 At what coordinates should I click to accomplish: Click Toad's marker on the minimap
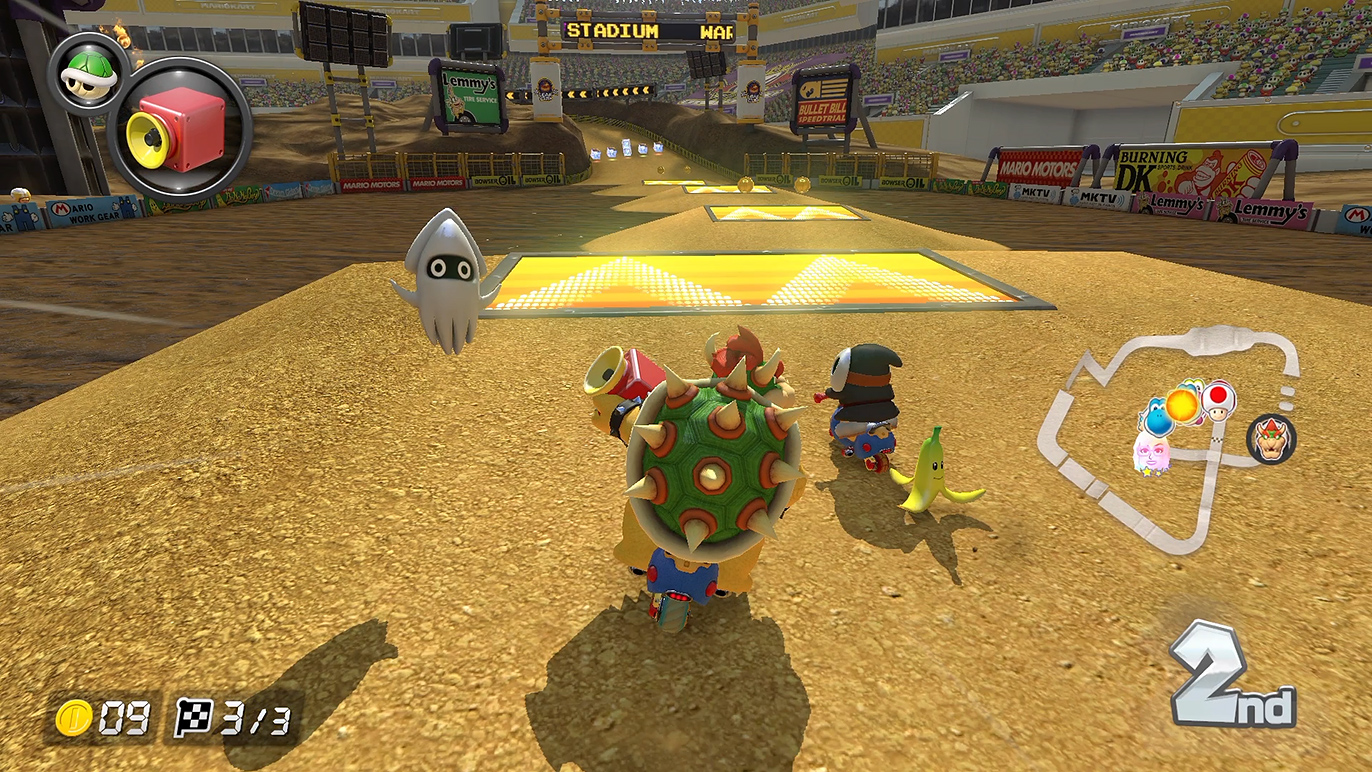1218,399
